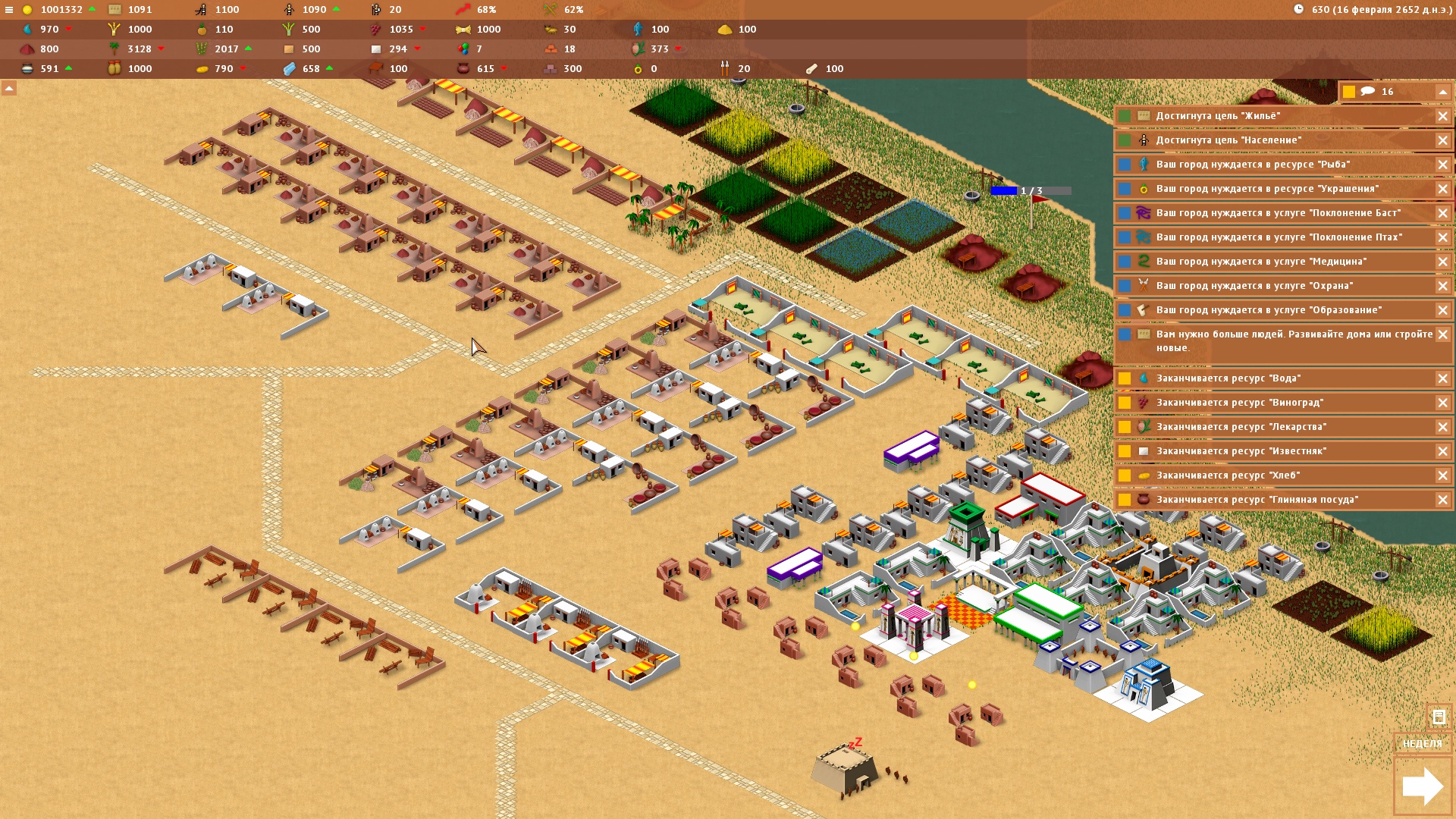Open the hamburger menu in the top bar
The image size is (1456, 819).
[9, 10]
